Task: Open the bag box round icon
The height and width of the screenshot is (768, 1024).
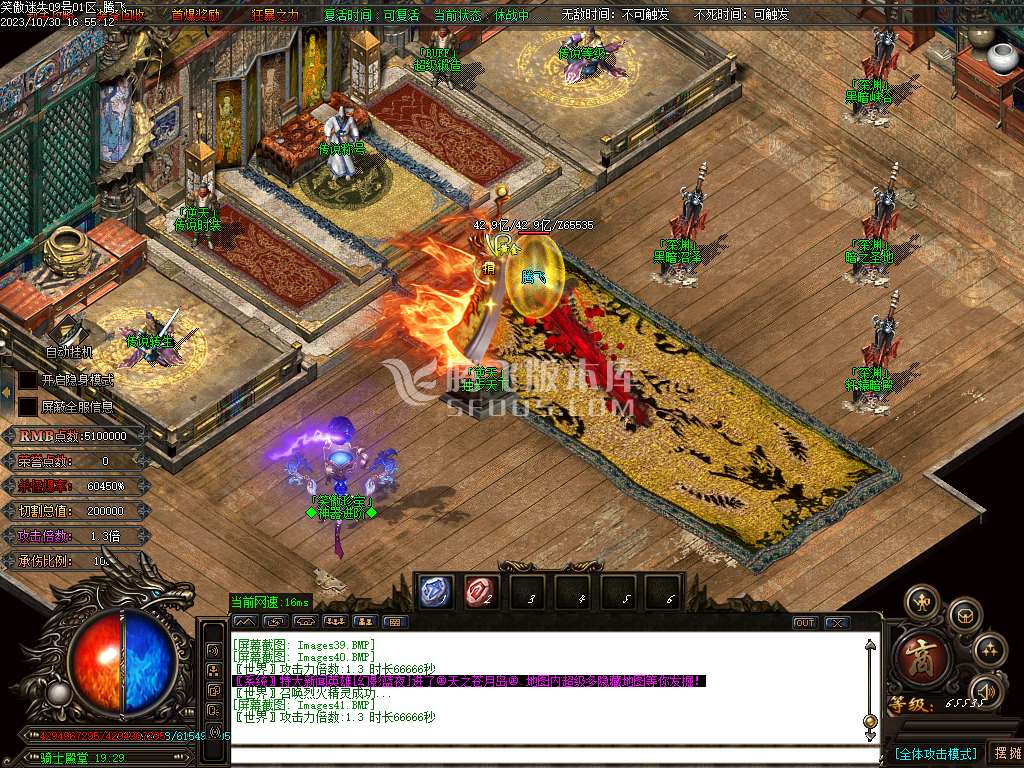Action: point(964,613)
